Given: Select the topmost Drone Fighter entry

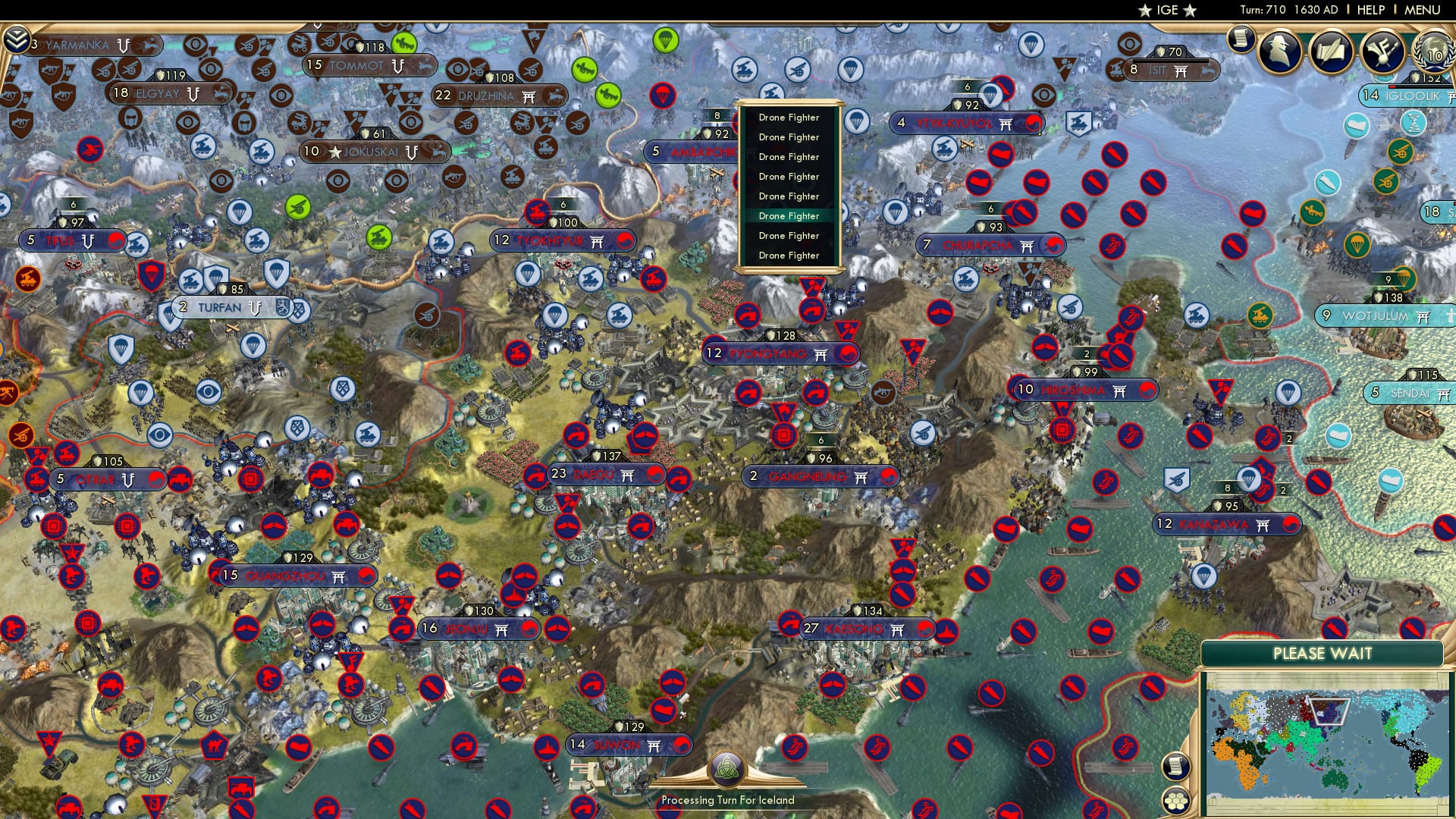Looking at the screenshot, I should click(789, 118).
